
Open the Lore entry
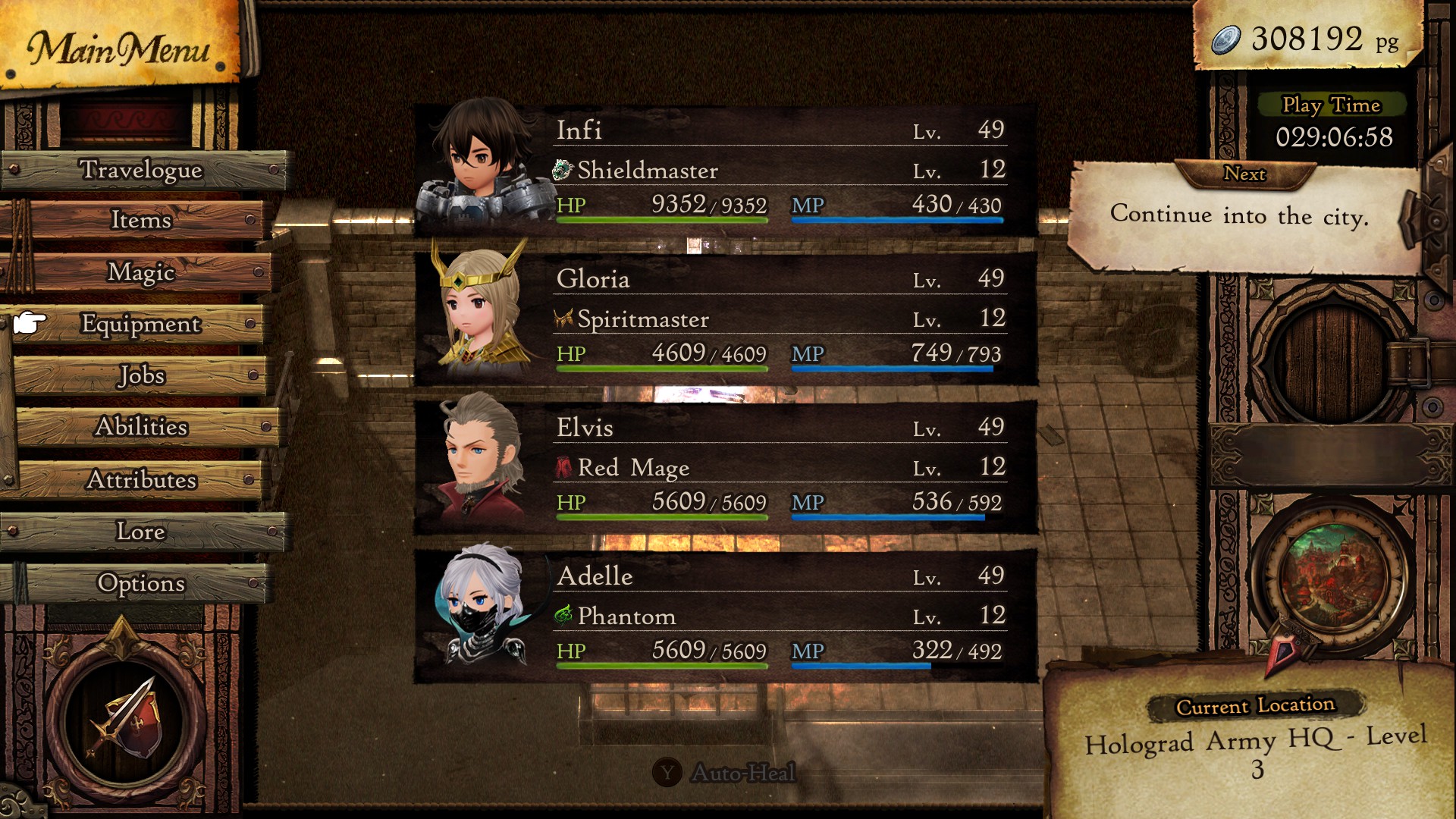(x=141, y=532)
